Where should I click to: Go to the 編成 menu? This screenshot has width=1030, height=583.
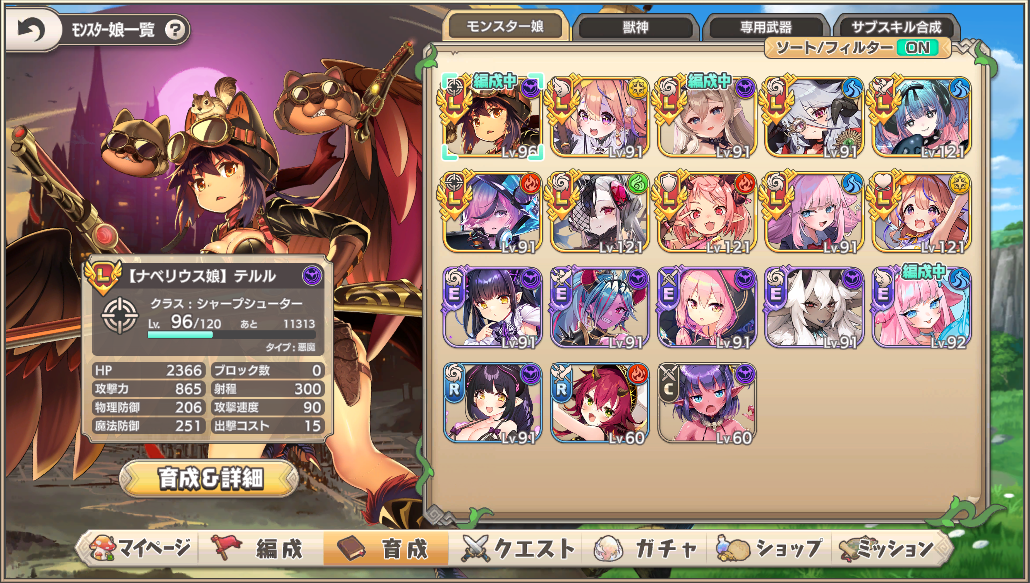point(264,548)
